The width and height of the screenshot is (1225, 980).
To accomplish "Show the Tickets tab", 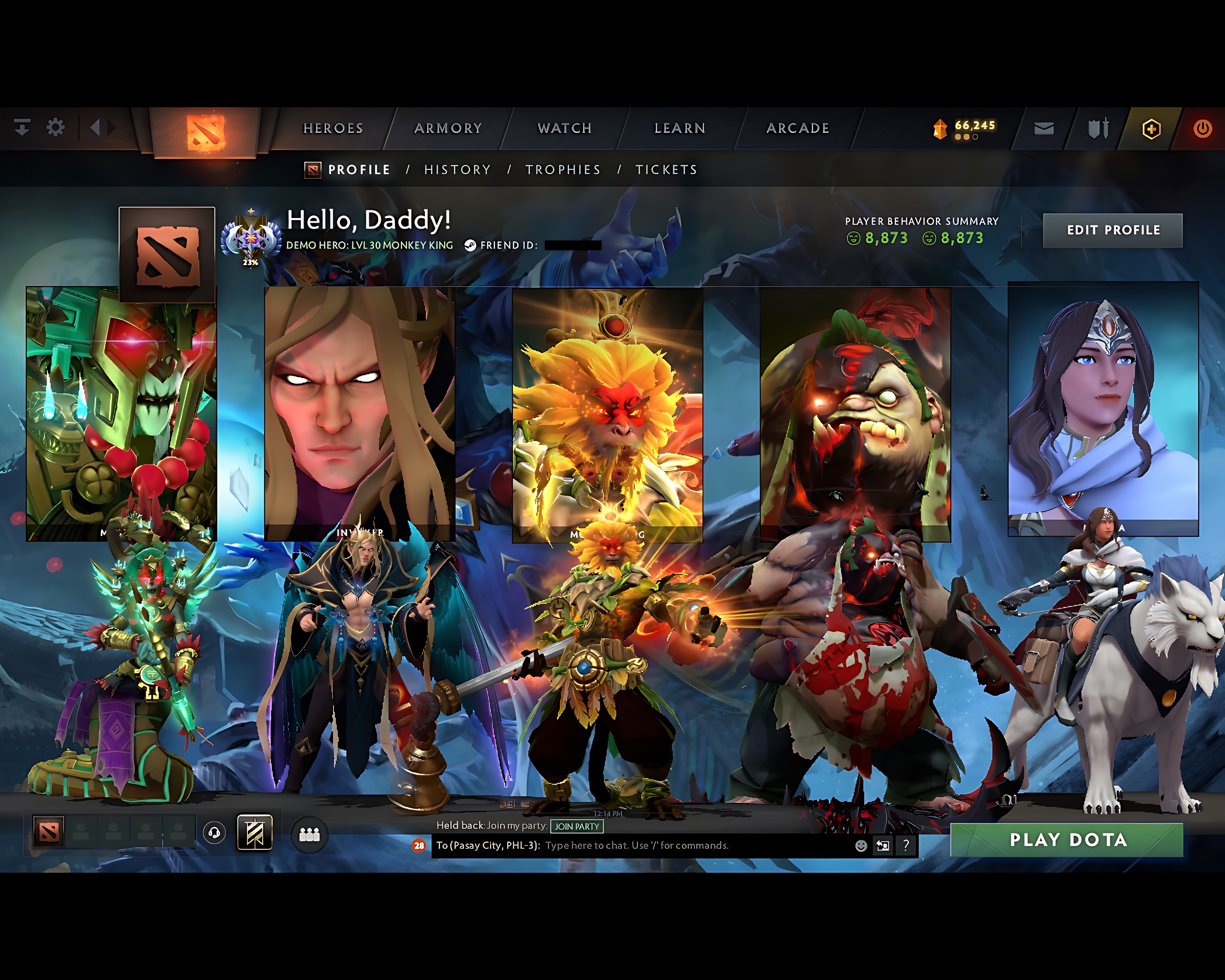I will [x=666, y=170].
